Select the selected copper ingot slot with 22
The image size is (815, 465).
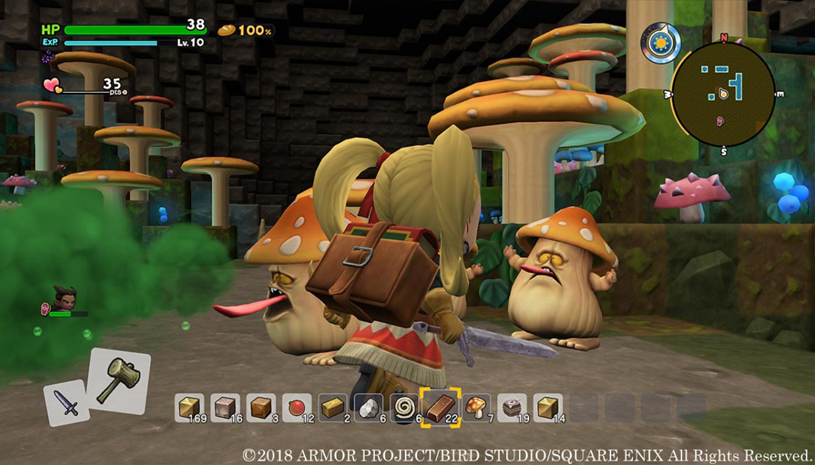tap(440, 407)
